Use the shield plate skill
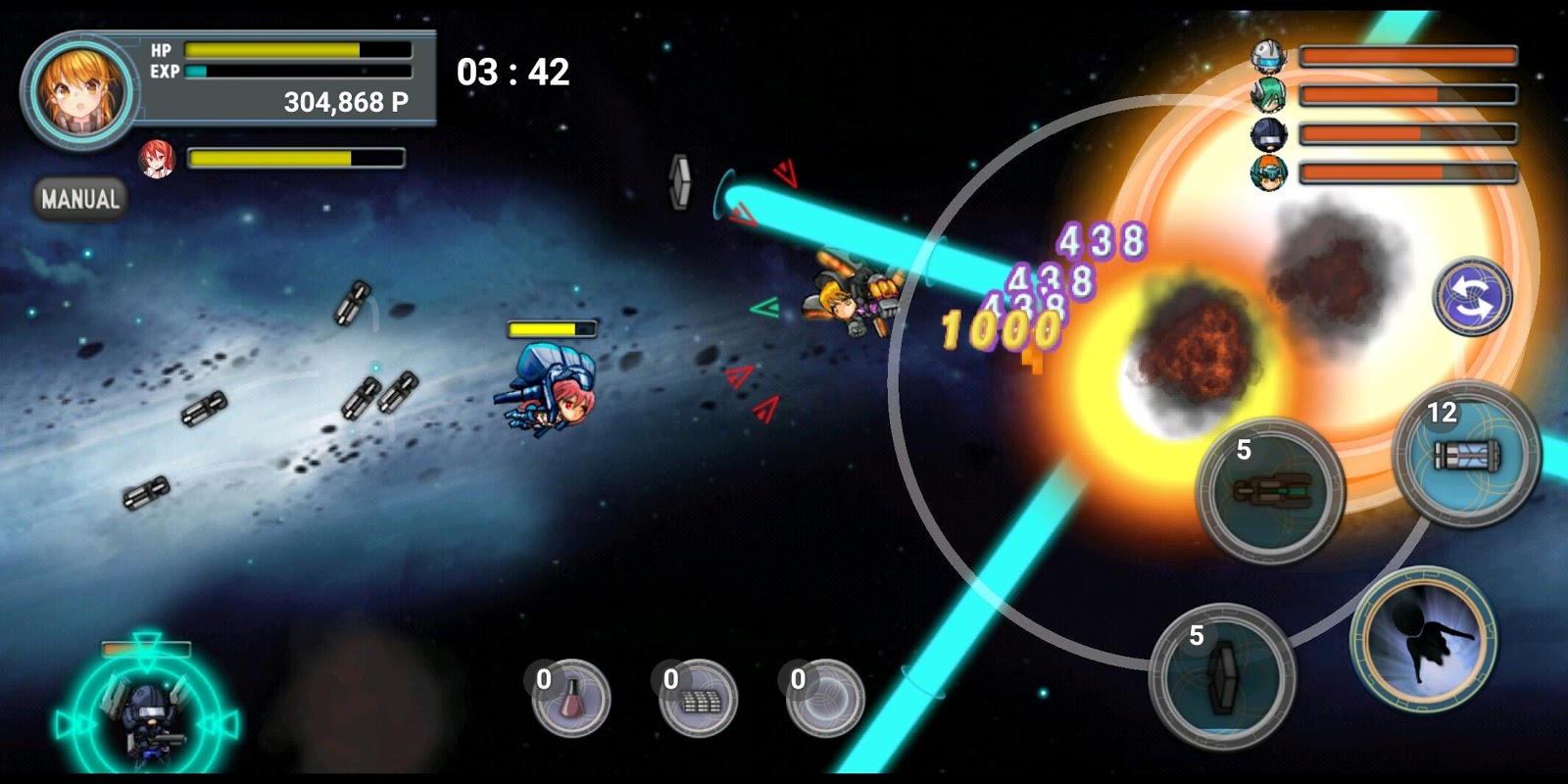This screenshot has width=1568, height=784. click(1223, 676)
